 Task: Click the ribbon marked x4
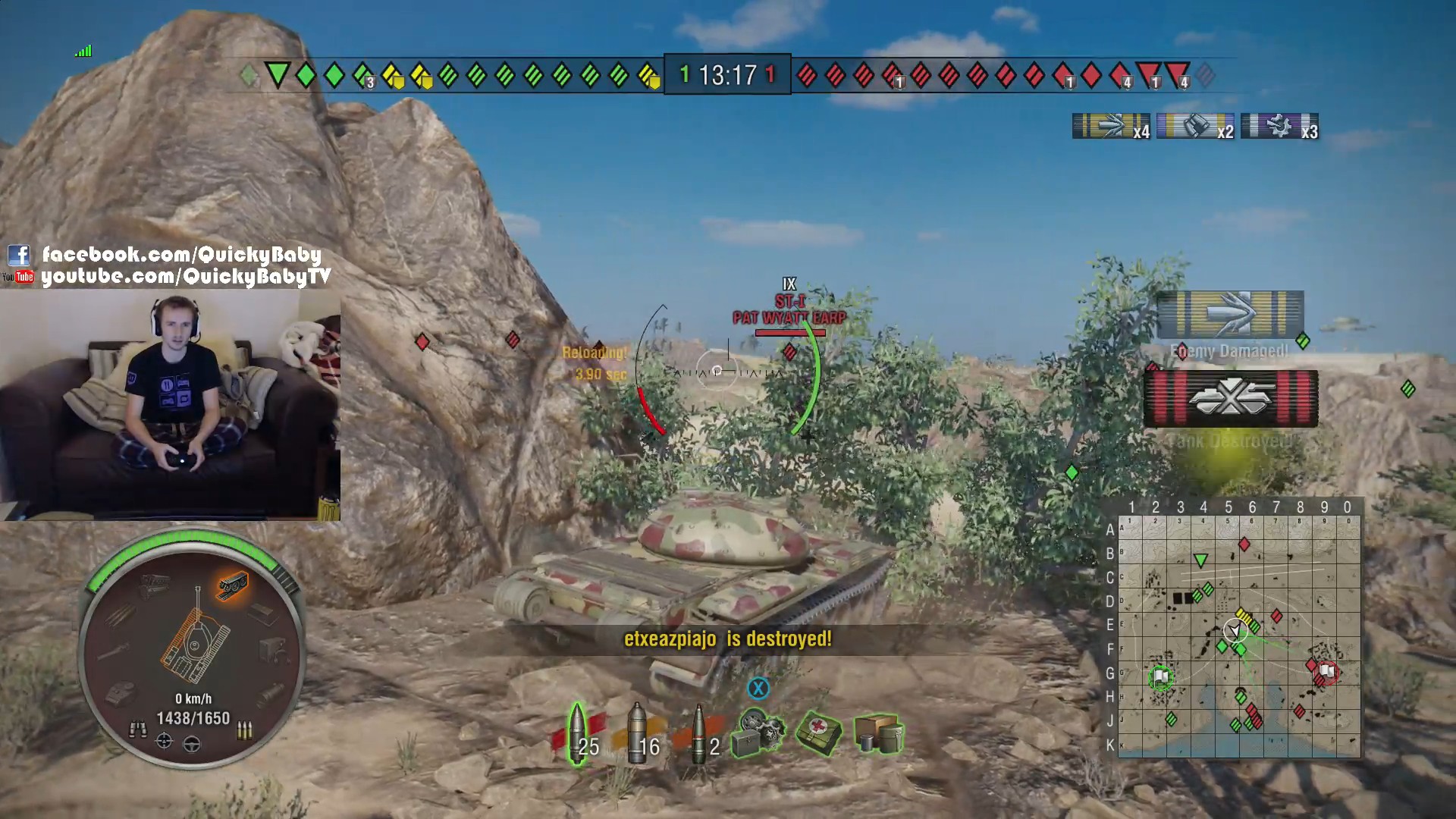[x=1111, y=127]
